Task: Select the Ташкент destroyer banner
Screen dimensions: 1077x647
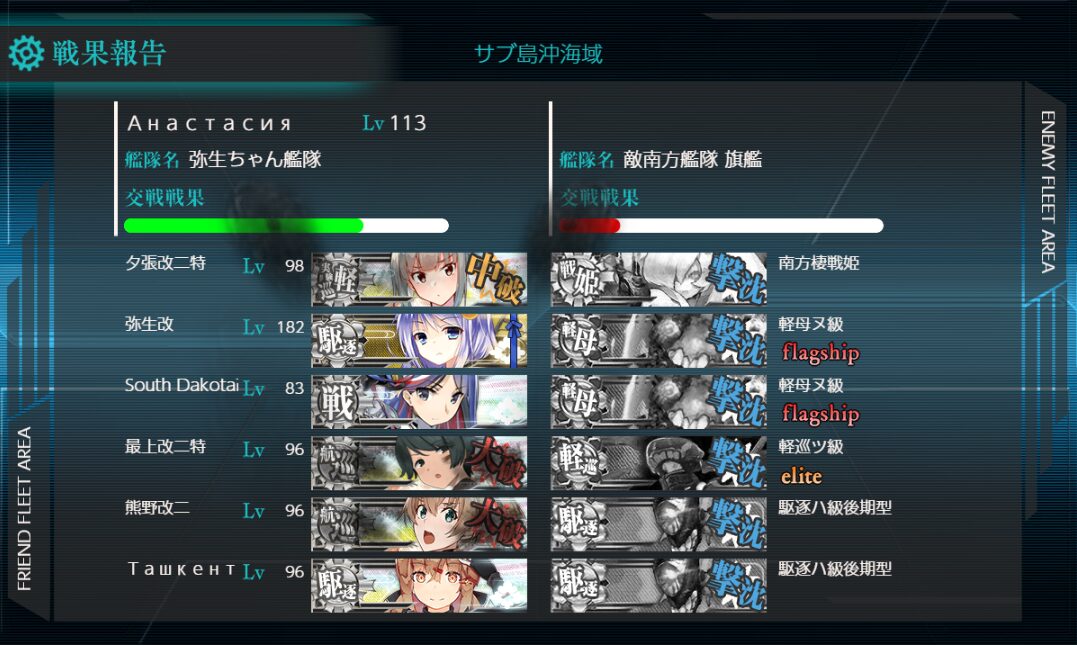Action: (x=419, y=585)
